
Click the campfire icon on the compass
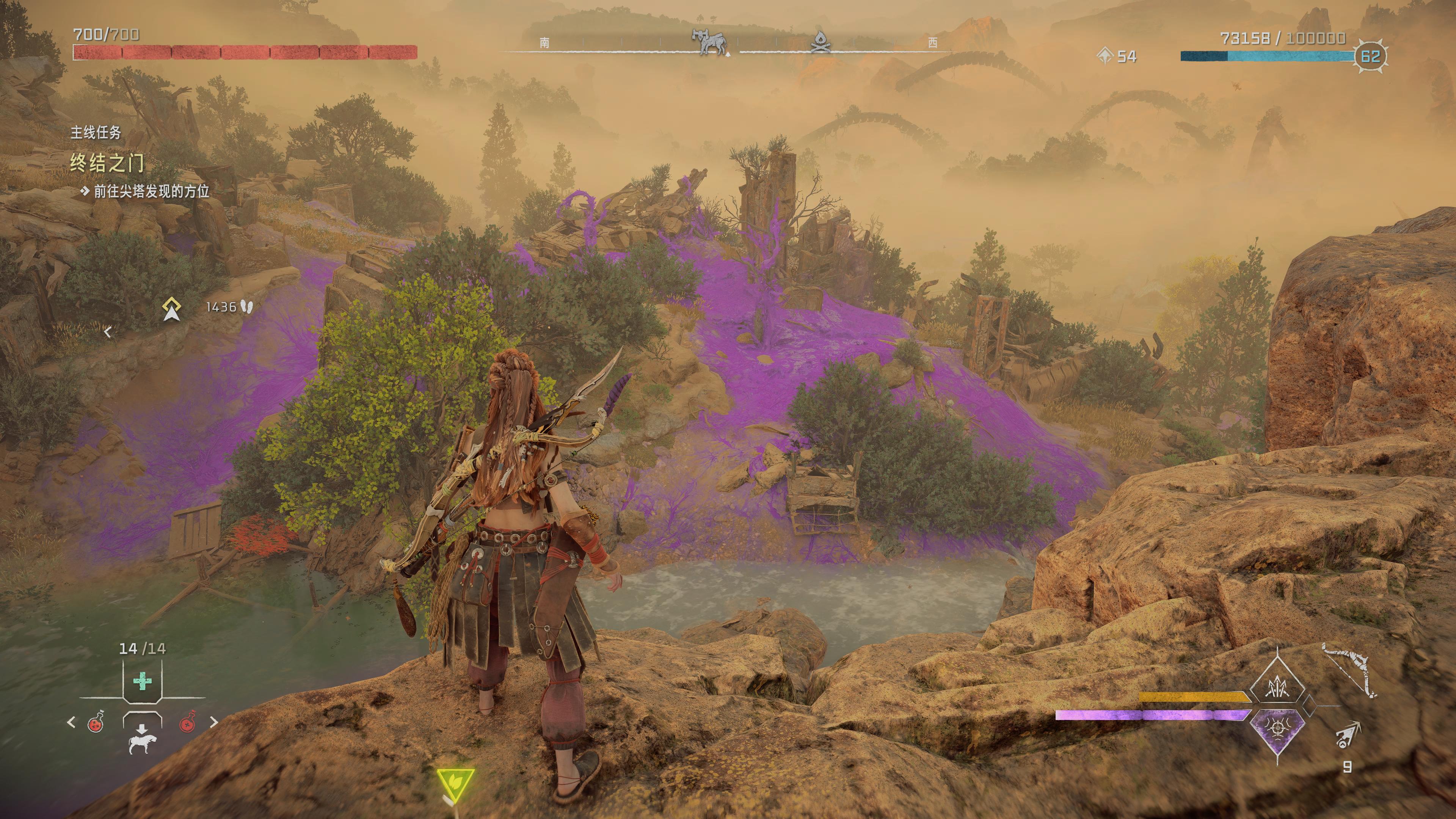coord(820,42)
